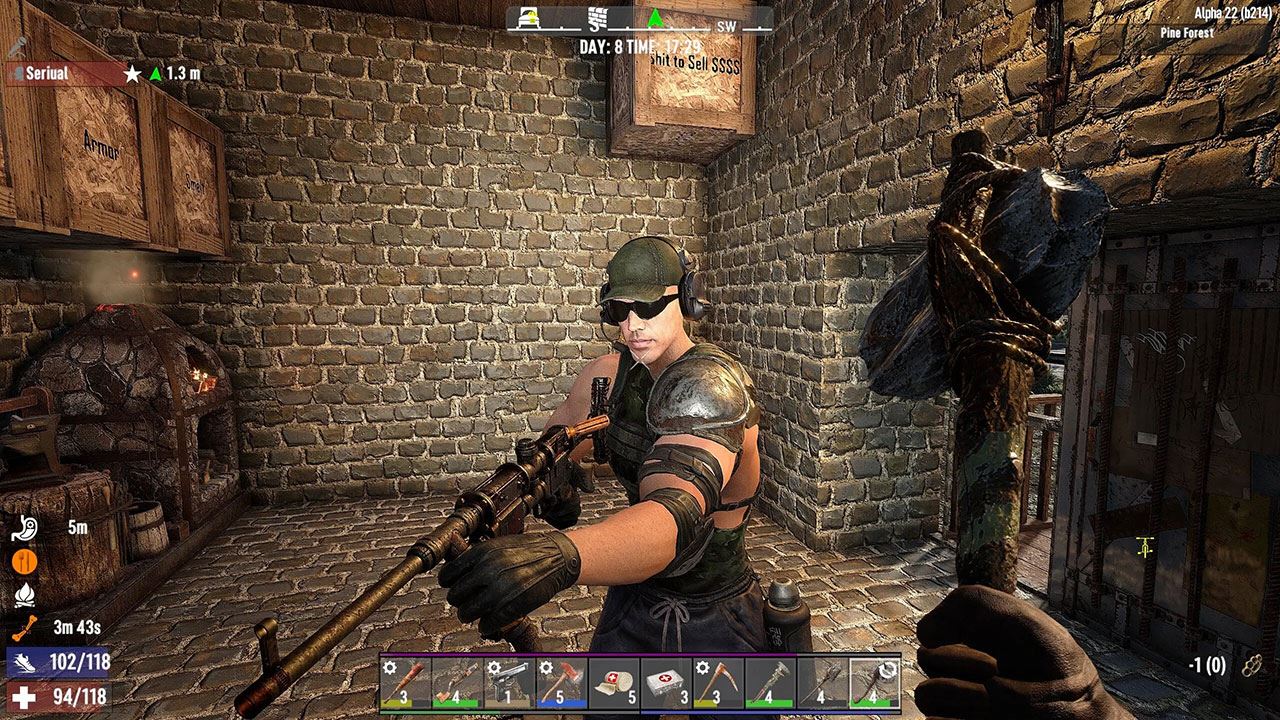1280x720 pixels.
Task: Click the orange fork and knife hunger icon
Action: (25, 562)
